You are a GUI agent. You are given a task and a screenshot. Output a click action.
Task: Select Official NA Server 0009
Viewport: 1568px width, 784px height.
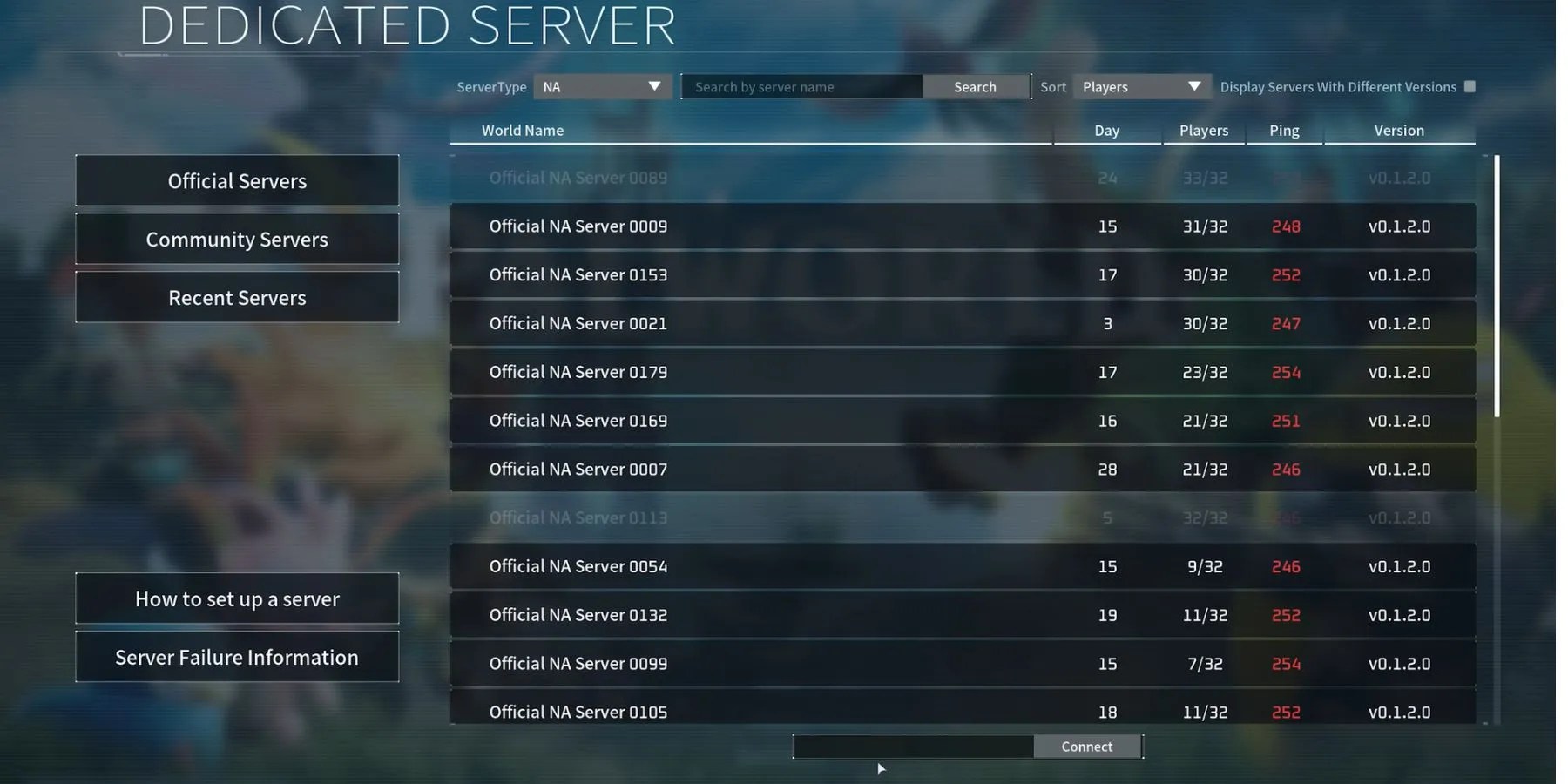click(x=958, y=226)
